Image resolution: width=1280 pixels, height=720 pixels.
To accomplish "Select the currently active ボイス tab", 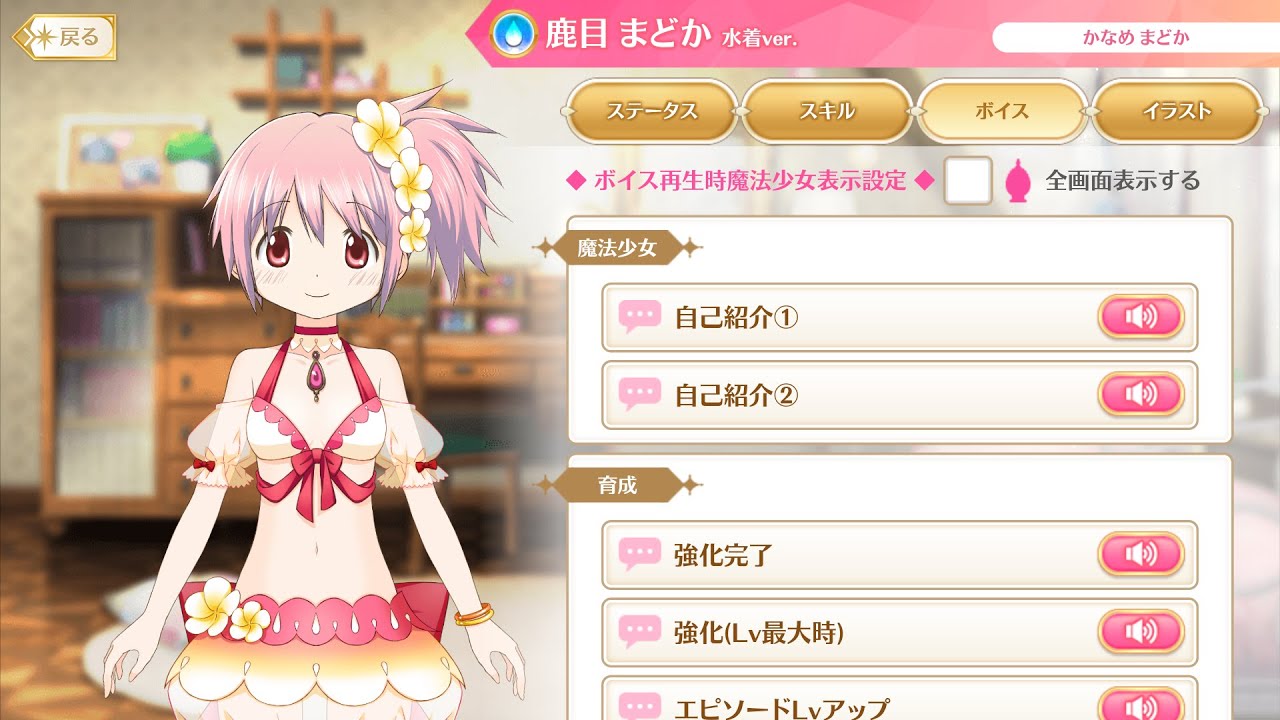I will click(x=1002, y=113).
